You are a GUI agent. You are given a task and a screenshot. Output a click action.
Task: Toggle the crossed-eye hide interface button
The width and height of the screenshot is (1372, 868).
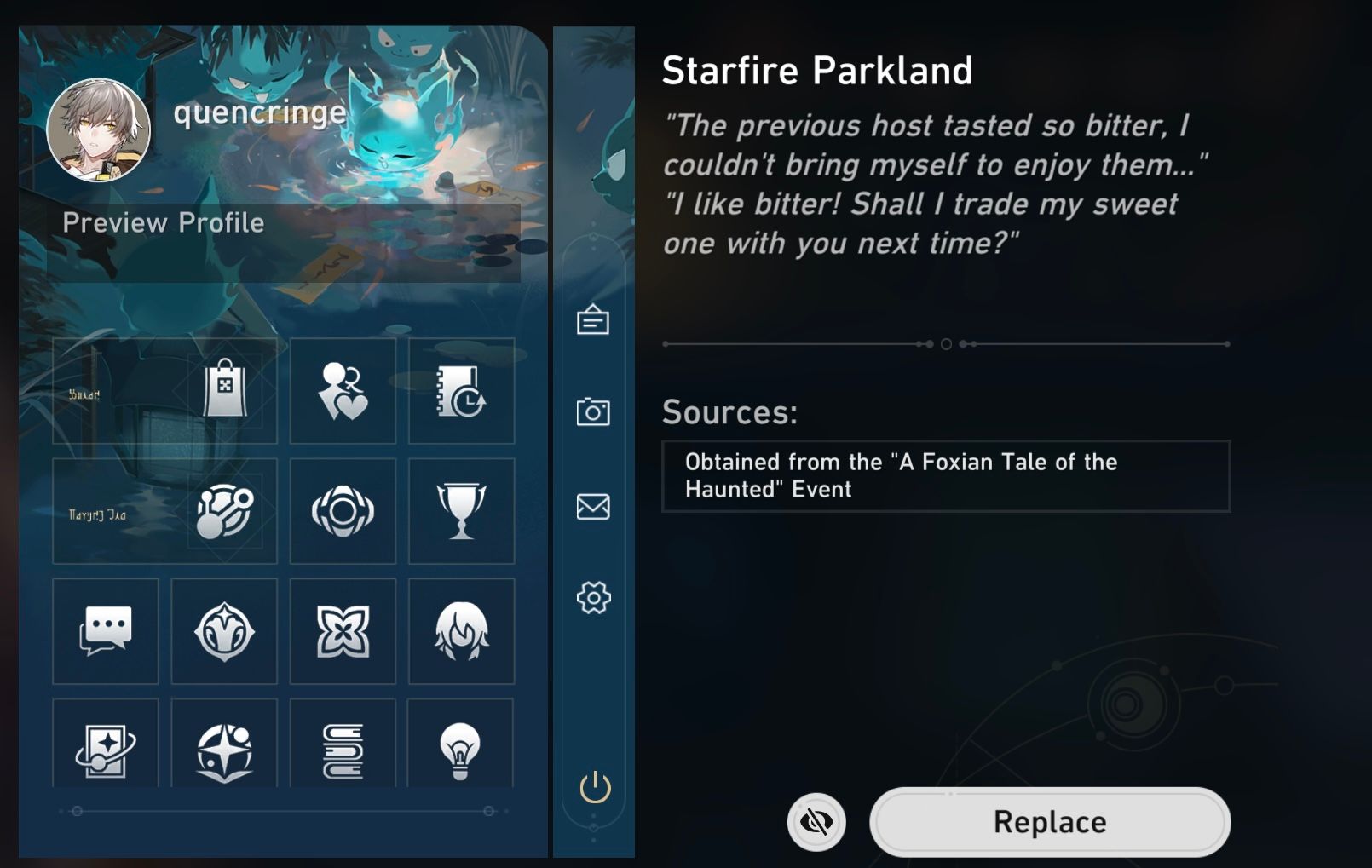(816, 822)
